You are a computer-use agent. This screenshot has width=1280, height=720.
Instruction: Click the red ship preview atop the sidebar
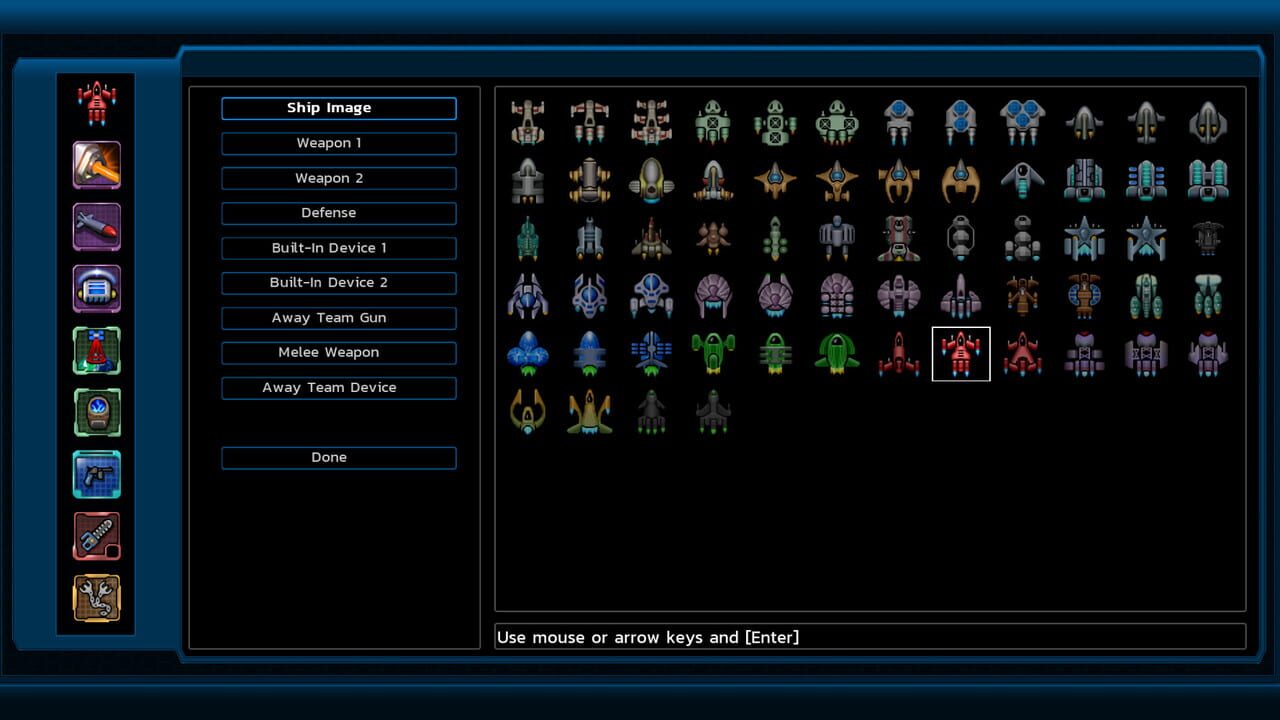point(96,100)
